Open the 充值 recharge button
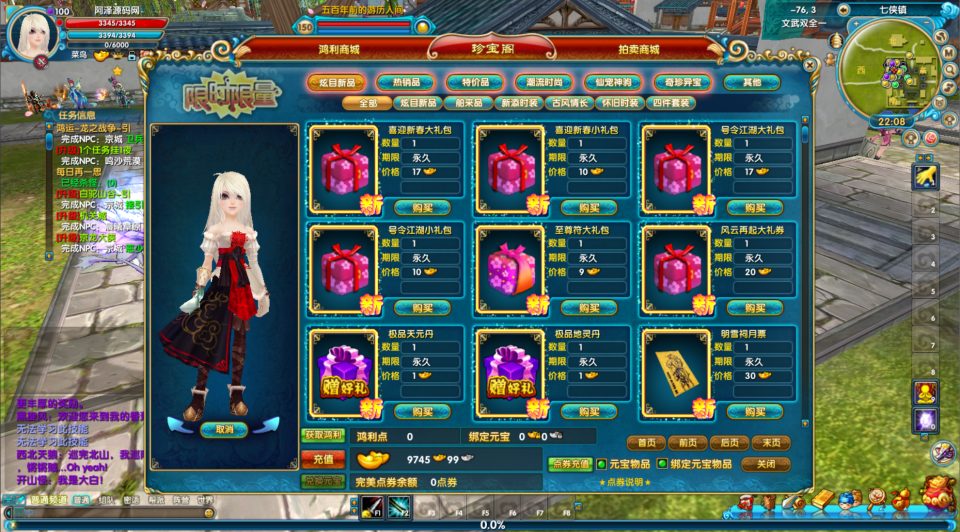The width and height of the screenshot is (960, 532). tap(322, 459)
